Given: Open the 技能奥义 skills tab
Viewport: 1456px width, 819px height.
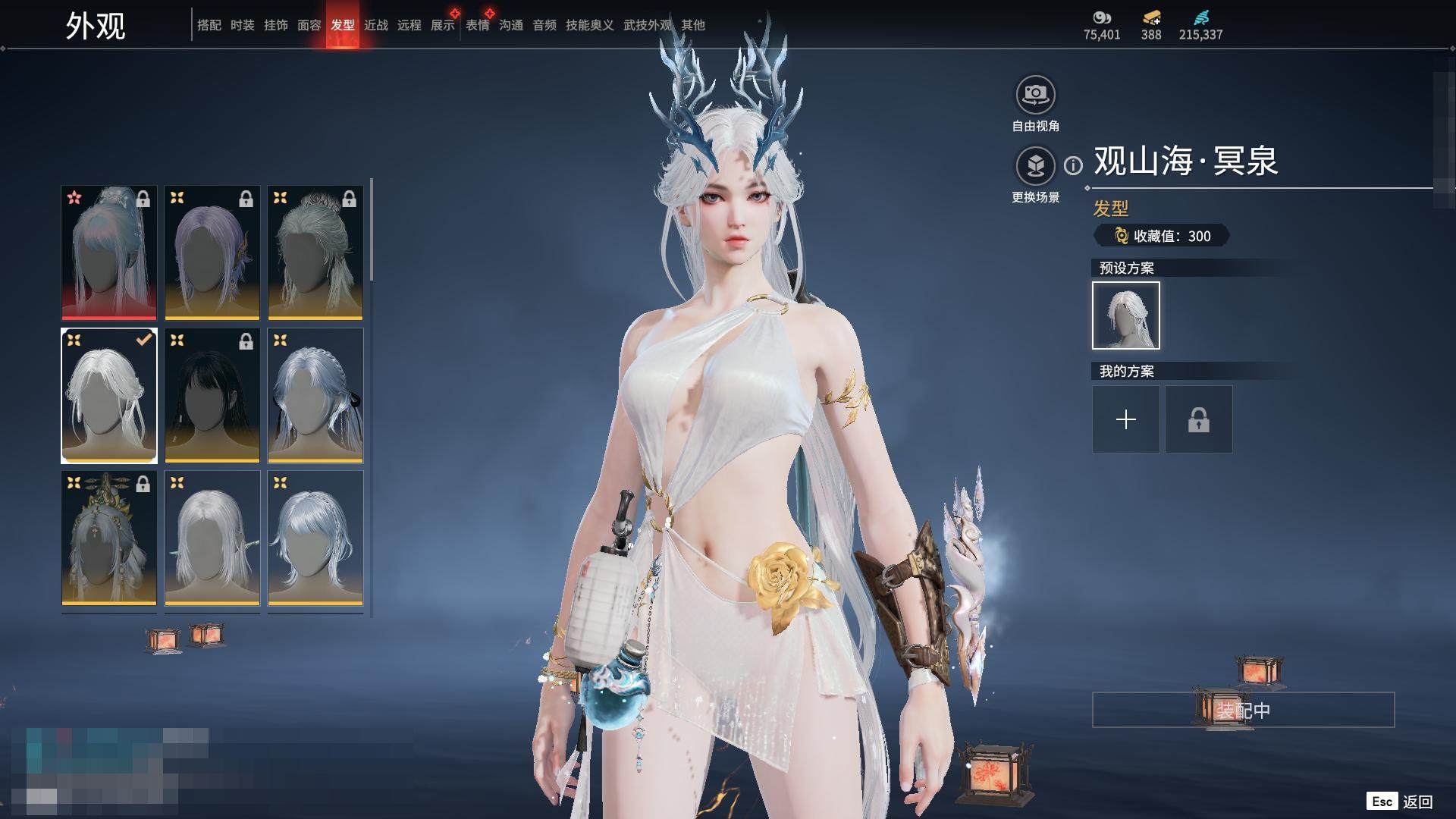Looking at the screenshot, I should click(x=589, y=25).
